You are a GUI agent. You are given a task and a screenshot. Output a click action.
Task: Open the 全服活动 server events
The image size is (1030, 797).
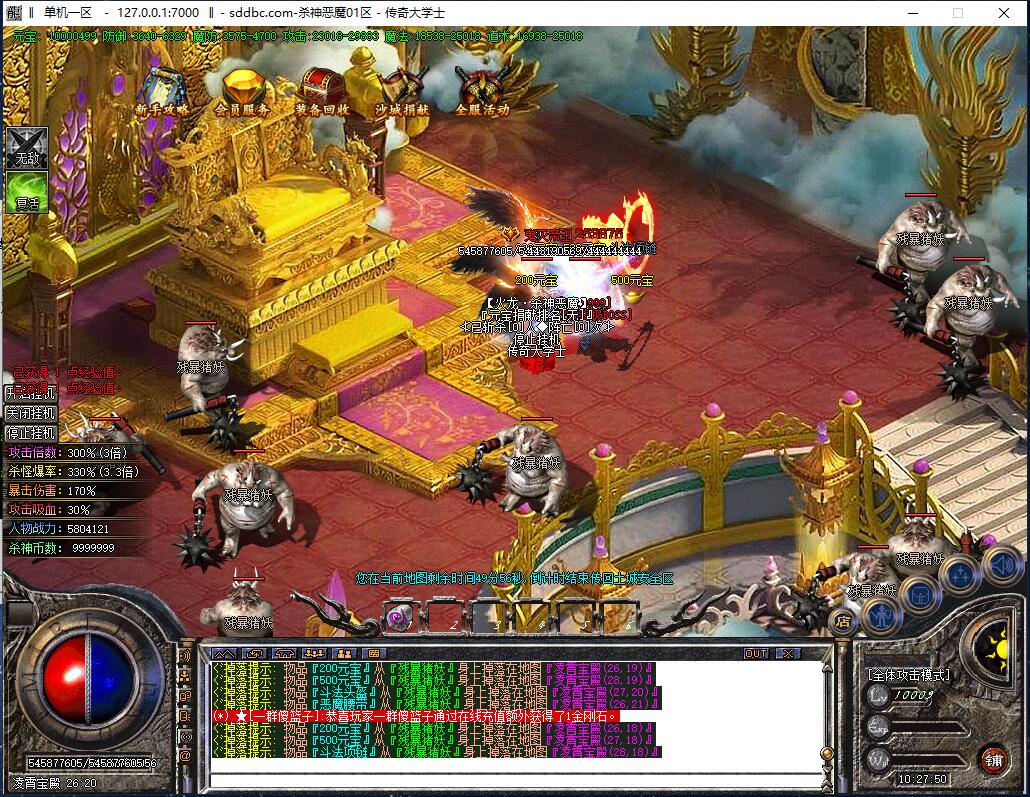(x=482, y=90)
